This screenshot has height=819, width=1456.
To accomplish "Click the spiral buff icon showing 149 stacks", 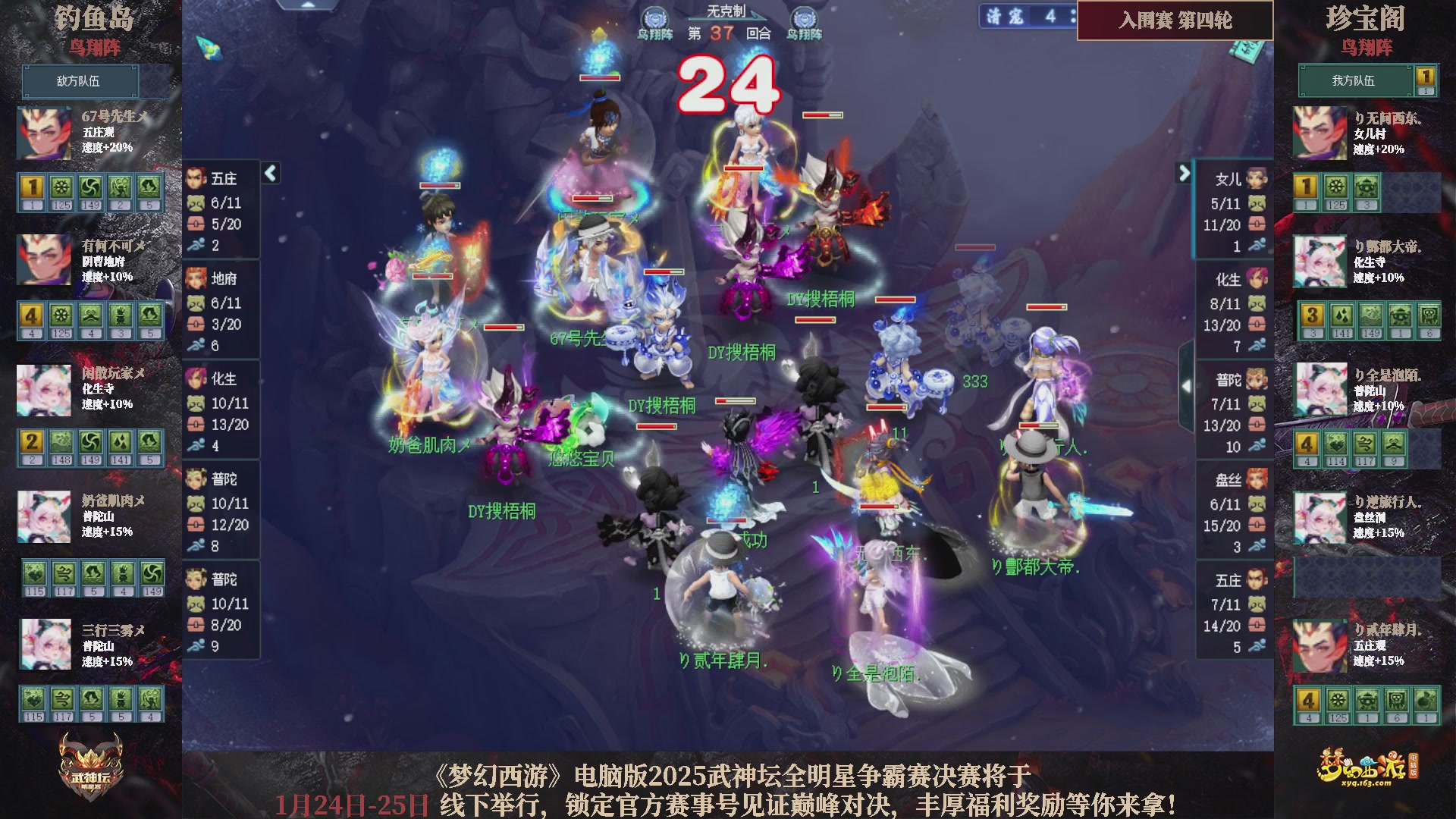I will click(x=91, y=187).
